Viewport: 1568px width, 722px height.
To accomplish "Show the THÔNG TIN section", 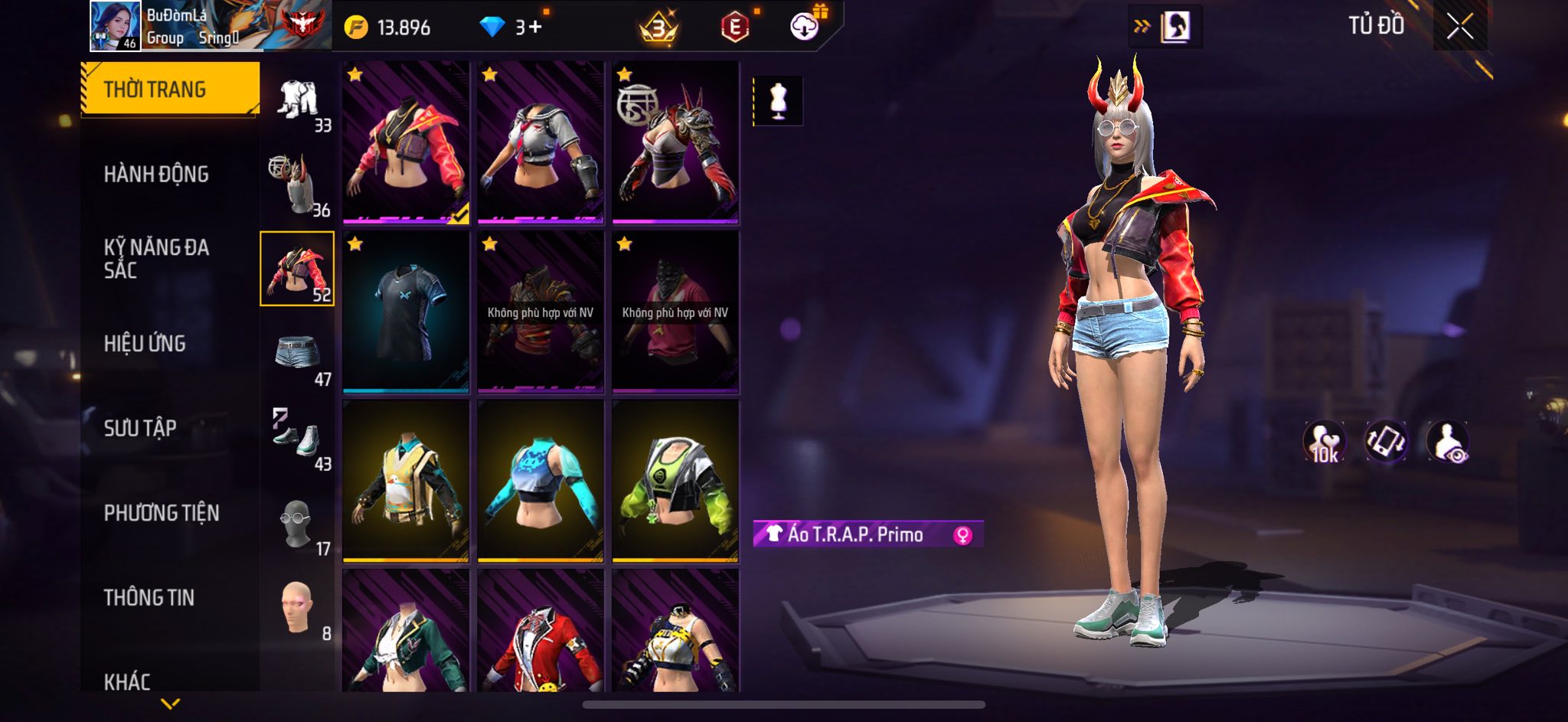I will tap(149, 597).
